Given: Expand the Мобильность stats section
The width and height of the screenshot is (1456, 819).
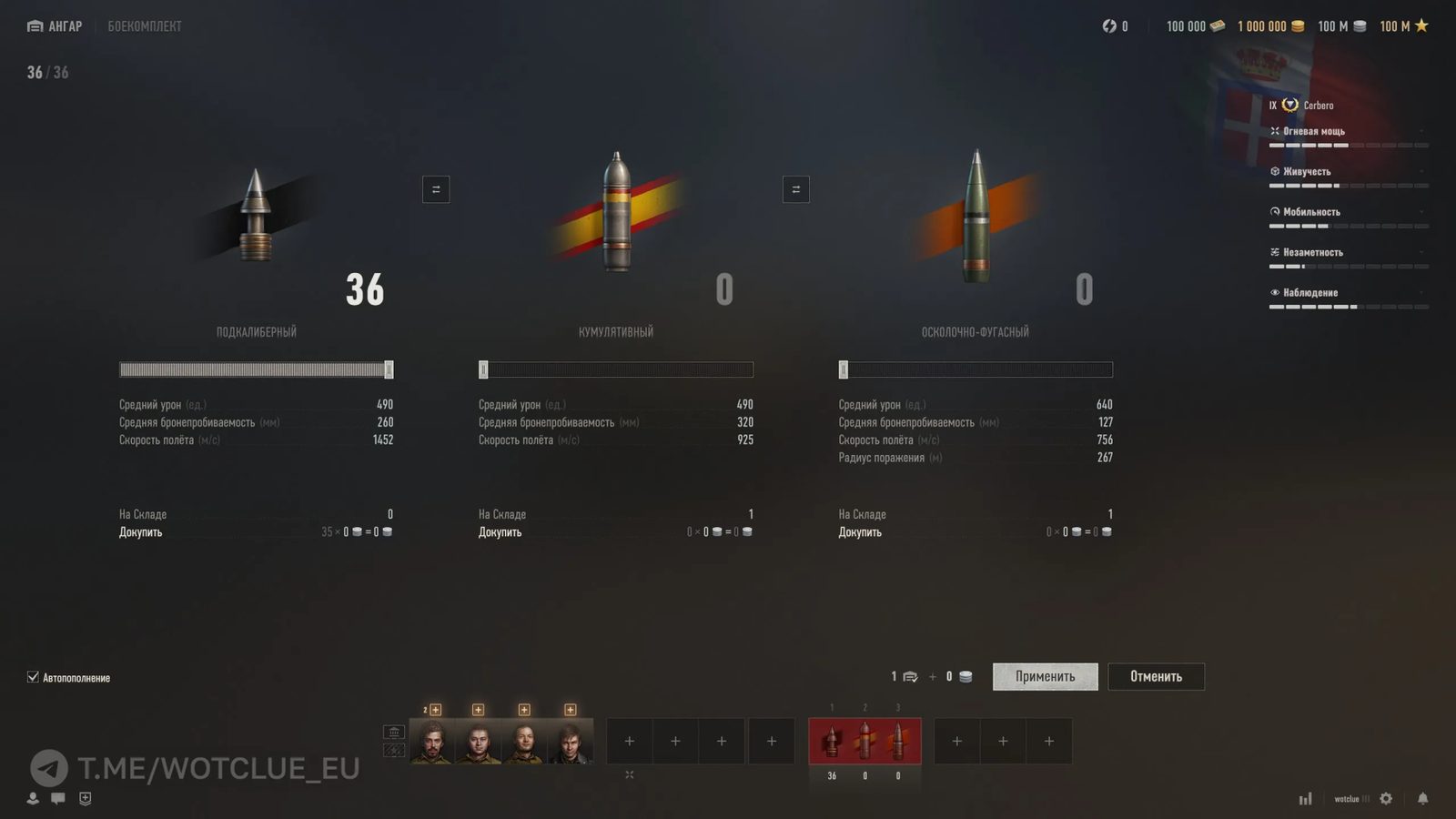Looking at the screenshot, I should click(1423, 211).
